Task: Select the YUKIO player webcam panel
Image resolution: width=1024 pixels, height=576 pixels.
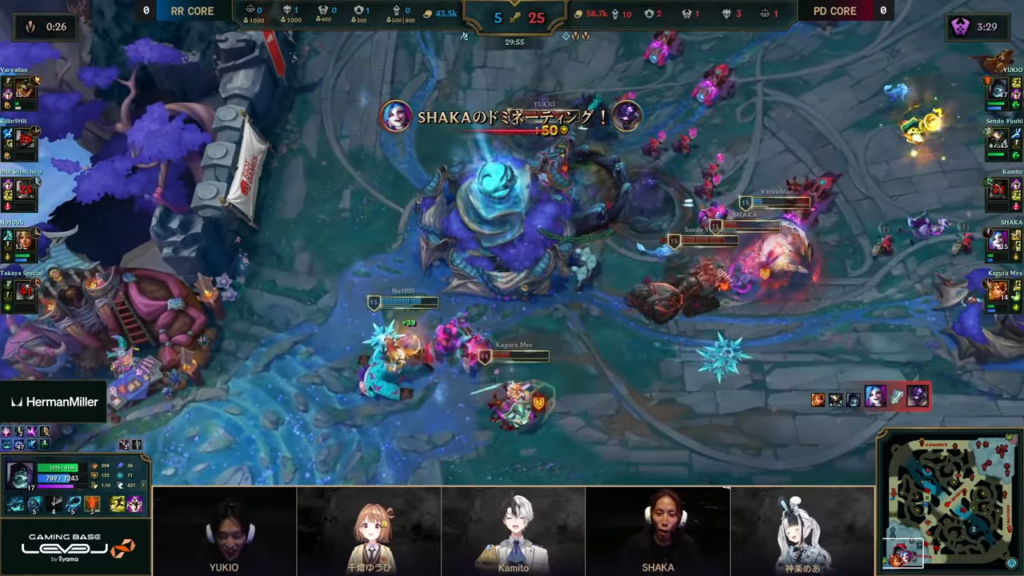Action: coord(225,530)
